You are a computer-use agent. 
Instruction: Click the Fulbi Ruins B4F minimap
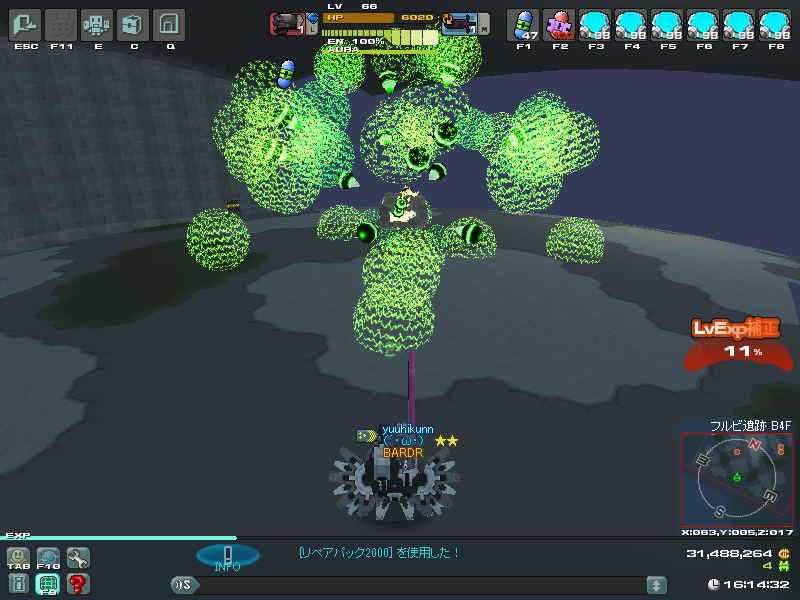click(x=738, y=477)
